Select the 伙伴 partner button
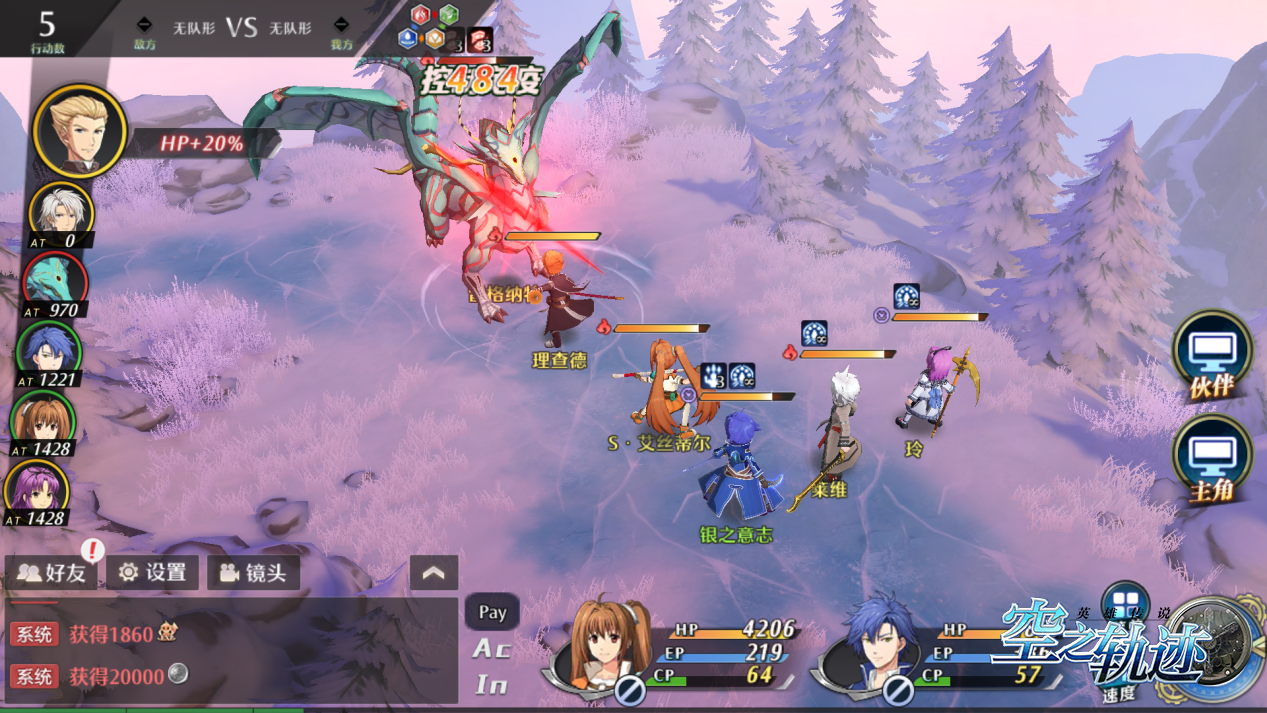 click(x=1211, y=357)
